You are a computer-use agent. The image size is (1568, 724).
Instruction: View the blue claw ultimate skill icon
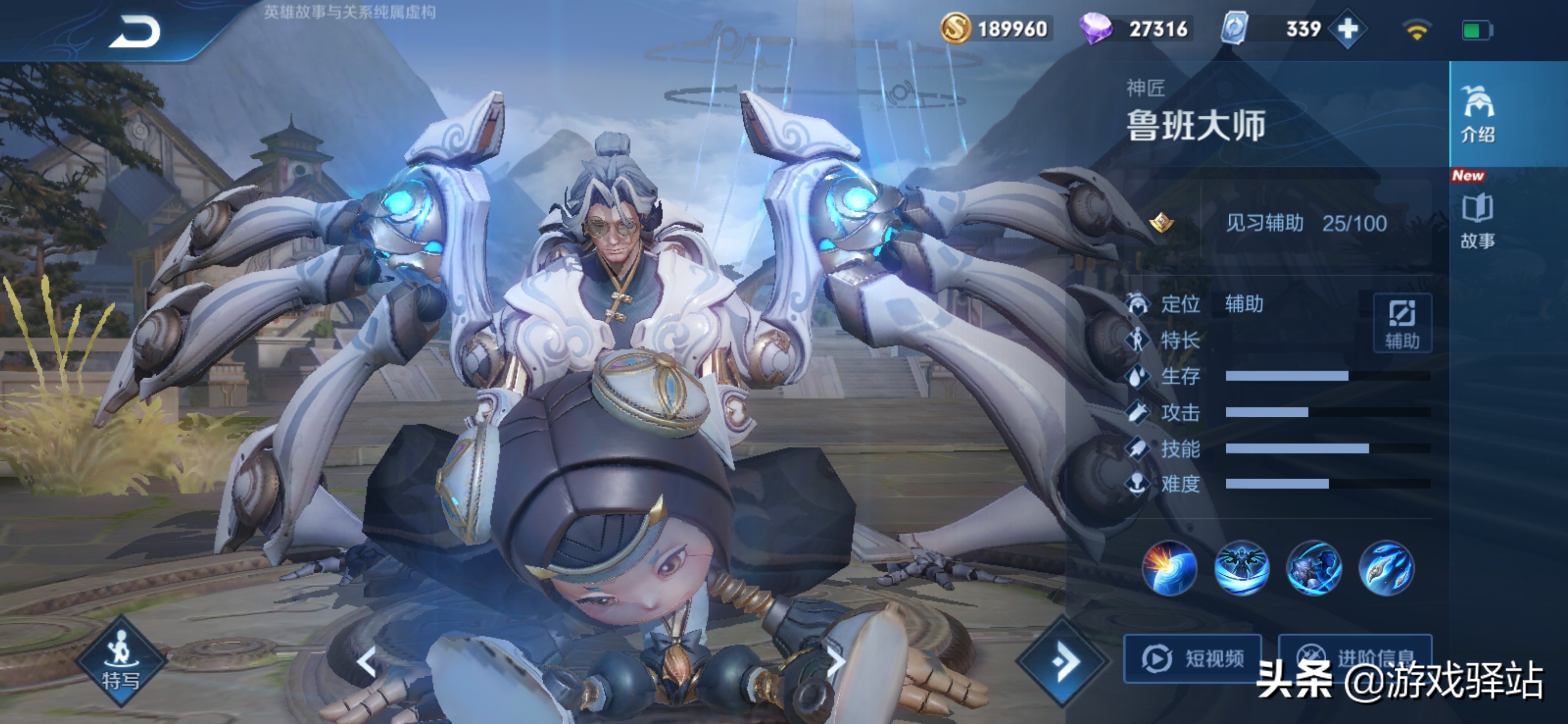coord(1386,568)
